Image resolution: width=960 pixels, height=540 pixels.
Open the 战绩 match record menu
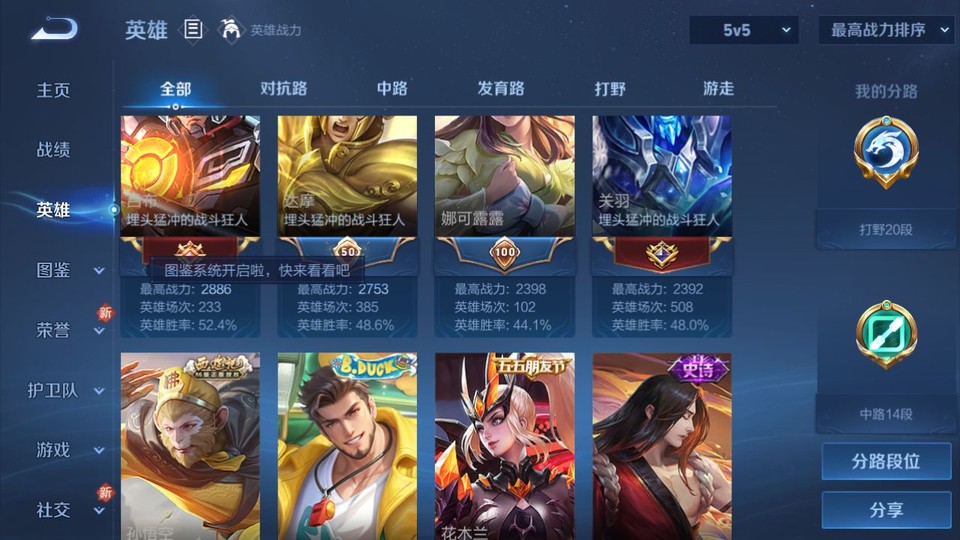point(54,150)
